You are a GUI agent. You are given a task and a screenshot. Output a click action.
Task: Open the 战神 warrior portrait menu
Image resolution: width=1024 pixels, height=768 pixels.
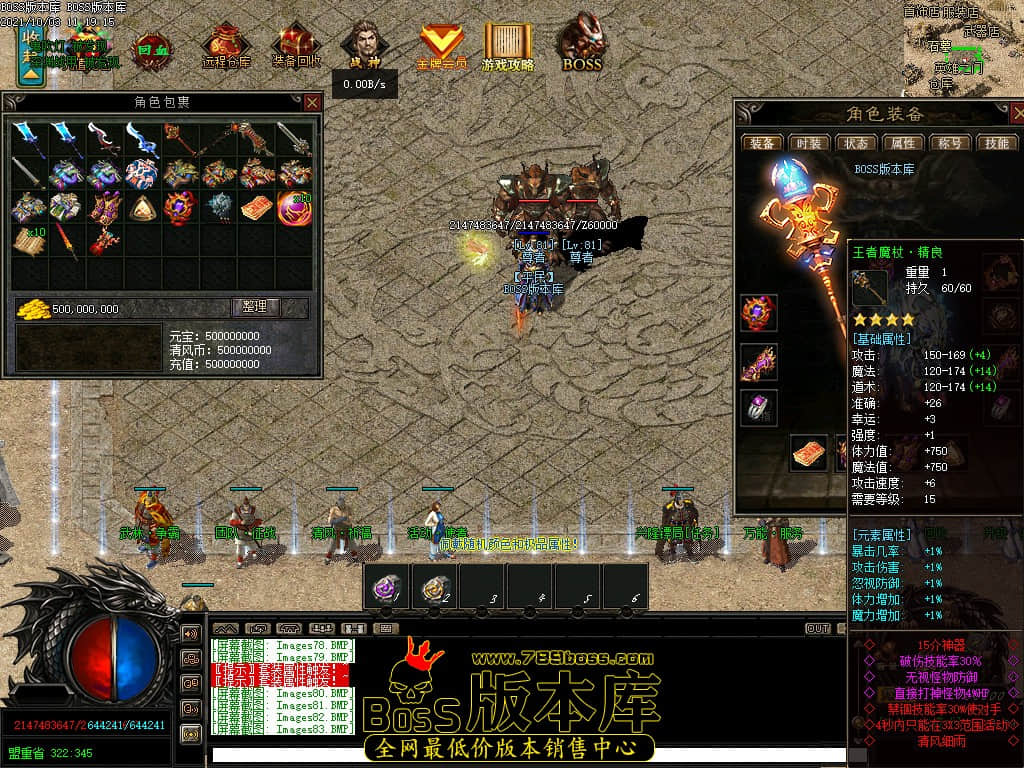(x=364, y=47)
